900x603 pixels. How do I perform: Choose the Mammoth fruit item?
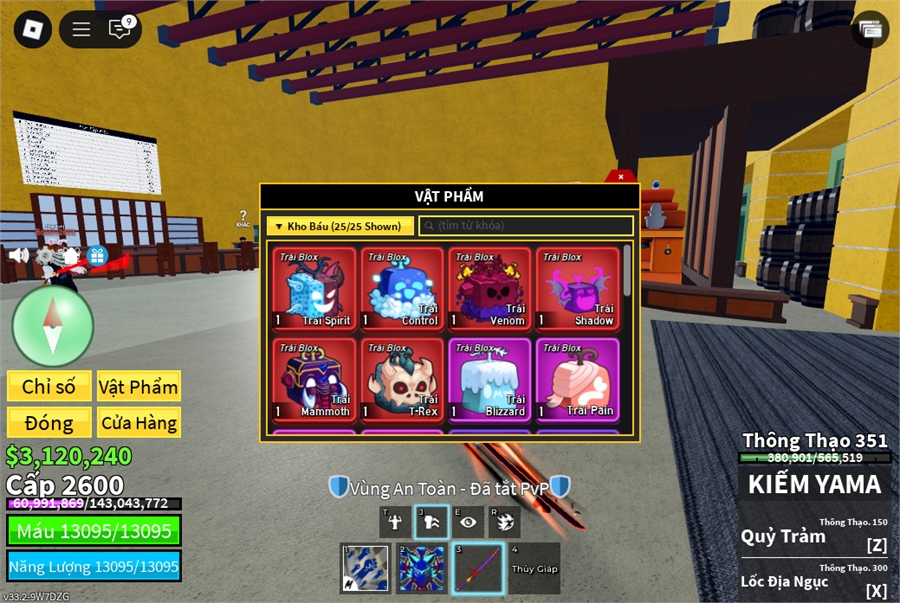click(x=315, y=380)
